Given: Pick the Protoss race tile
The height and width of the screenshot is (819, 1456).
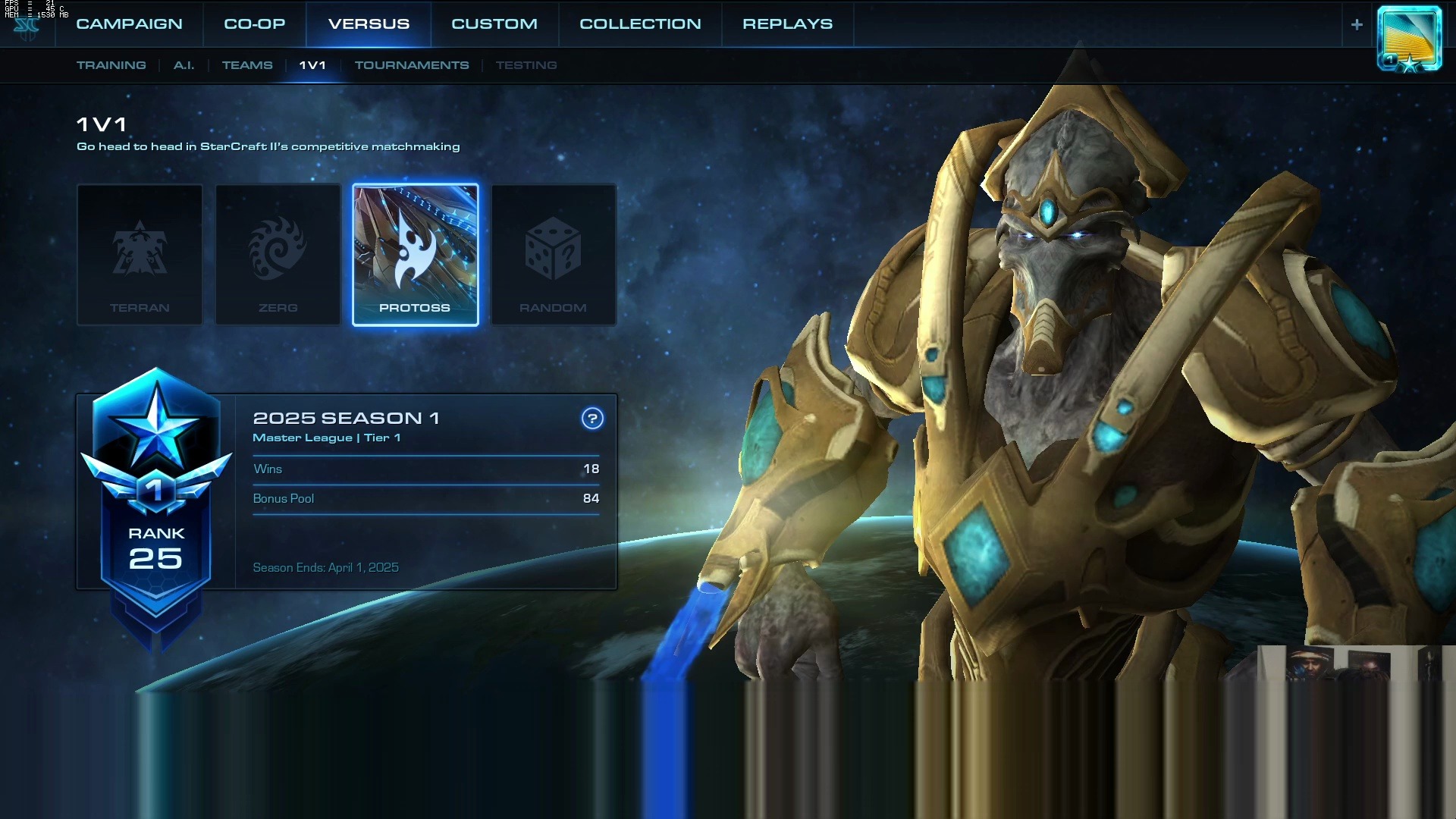Looking at the screenshot, I should tap(416, 255).
